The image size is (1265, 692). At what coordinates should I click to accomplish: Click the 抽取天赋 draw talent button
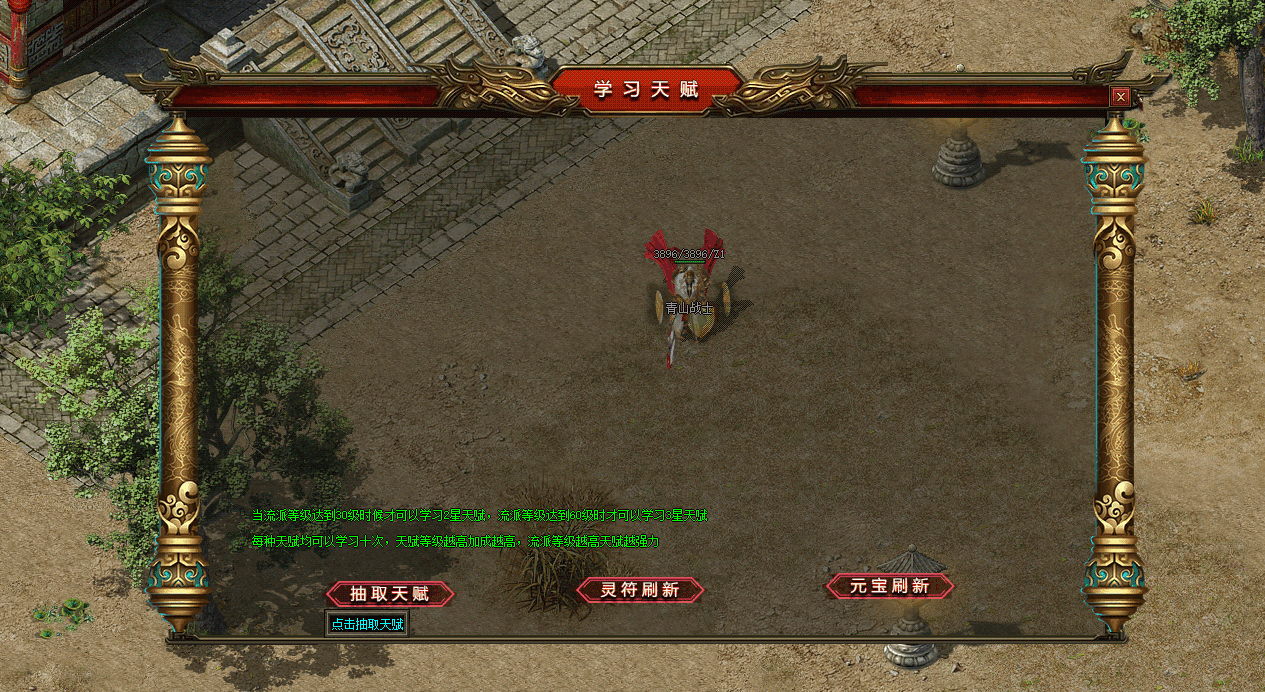[390, 594]
